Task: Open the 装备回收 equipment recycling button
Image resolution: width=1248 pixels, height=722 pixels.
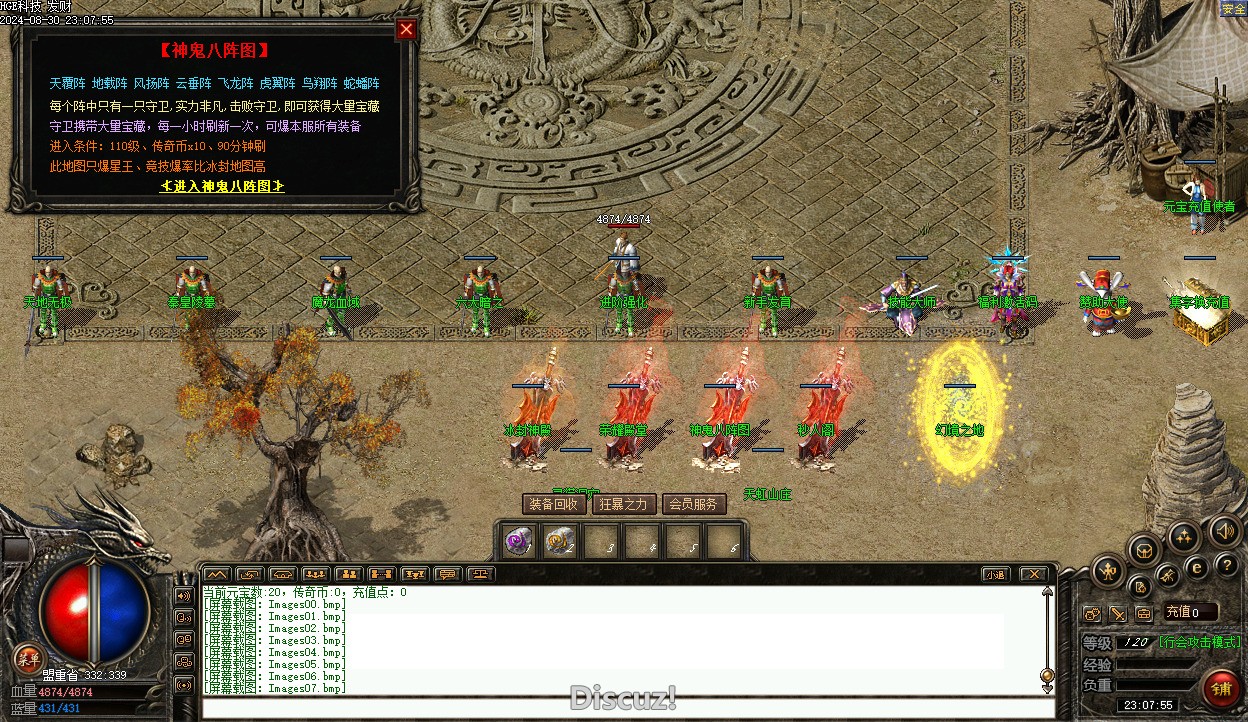Action: click(553, 504)
